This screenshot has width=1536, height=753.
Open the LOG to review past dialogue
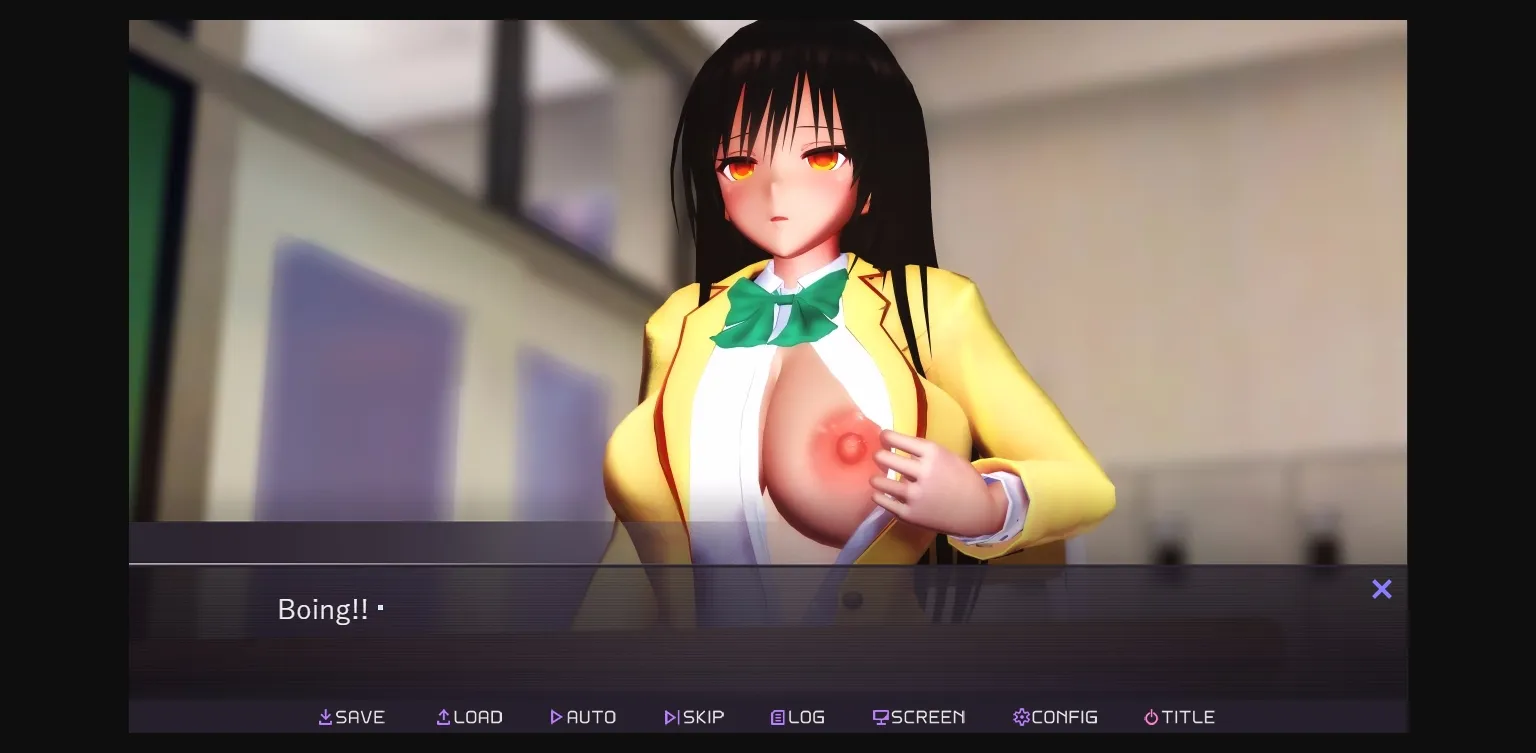(797, 717)
